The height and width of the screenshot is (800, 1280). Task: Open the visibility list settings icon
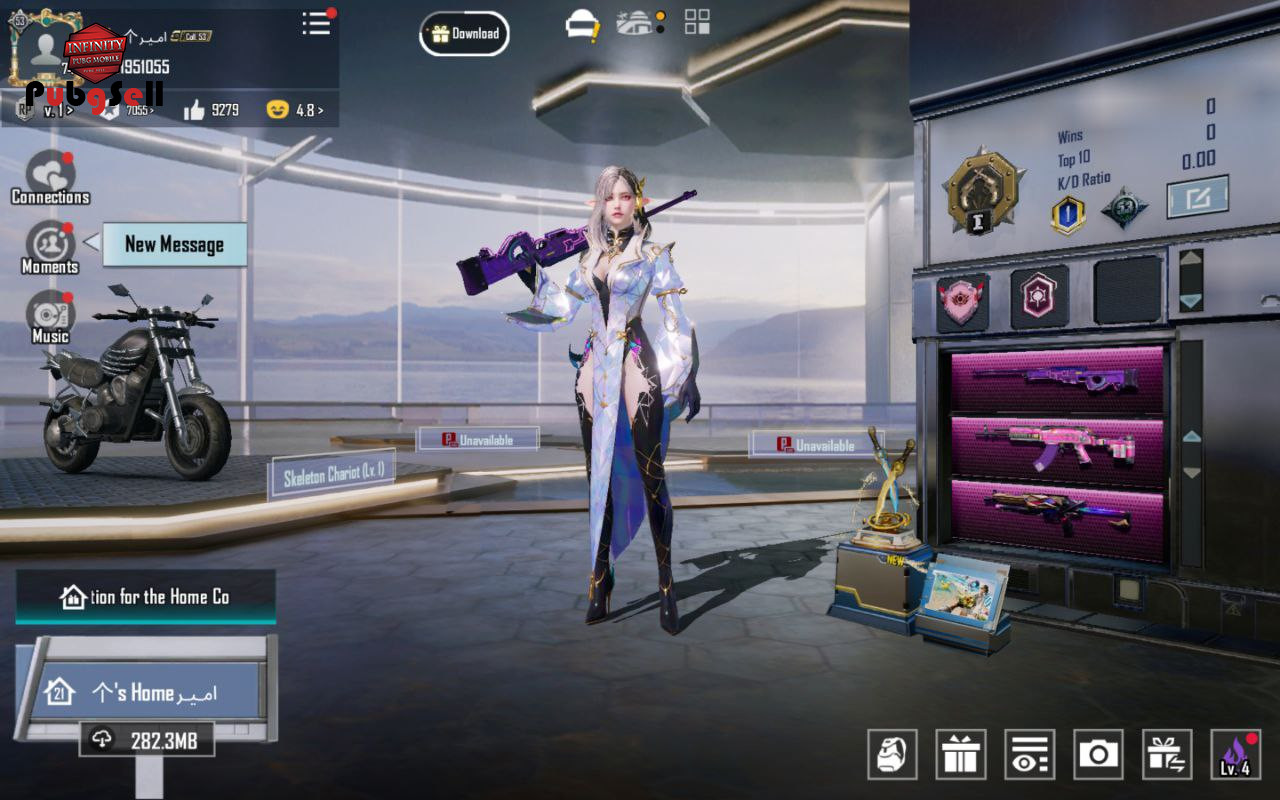coord(1030,754)
